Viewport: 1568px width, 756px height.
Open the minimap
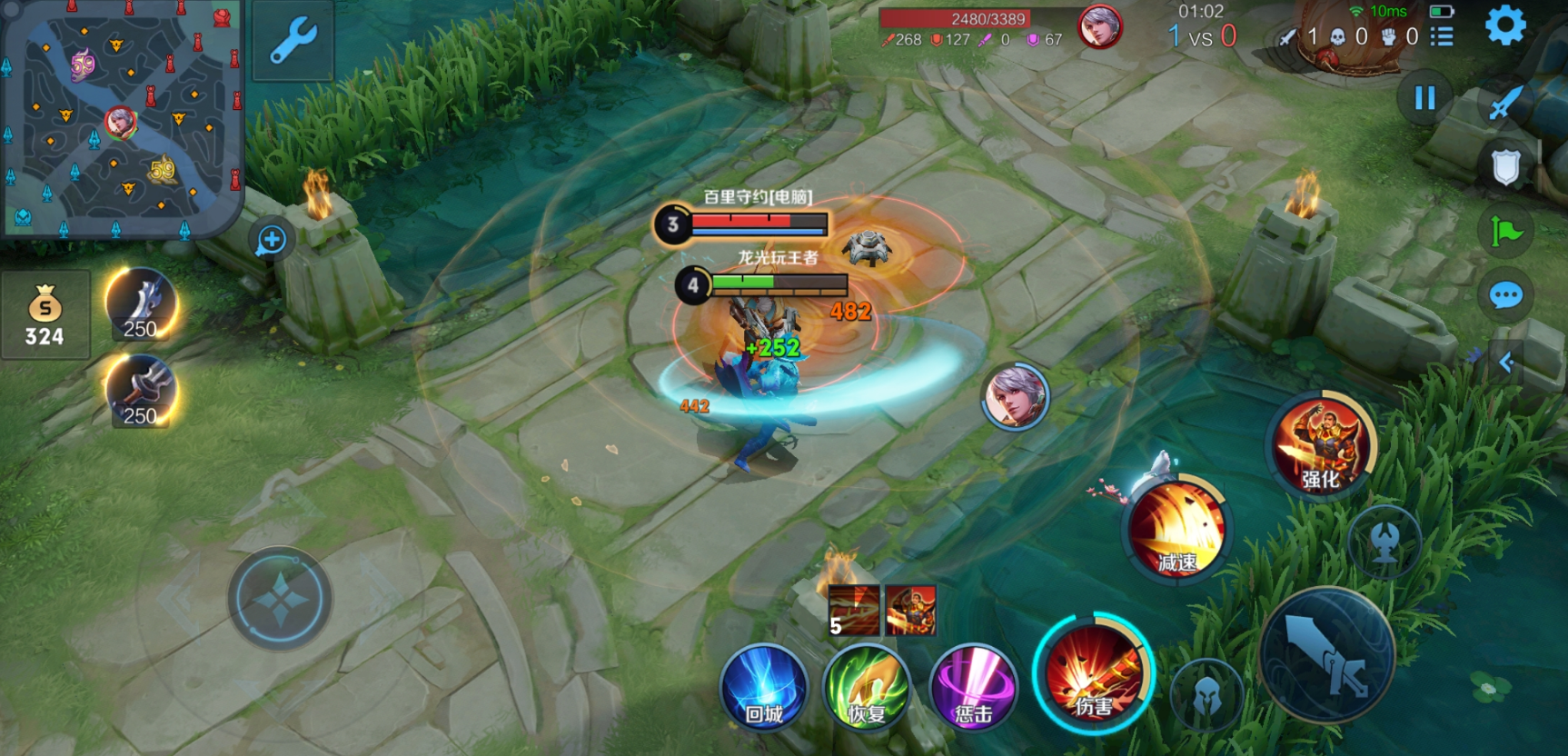click(x=120, y=118)
